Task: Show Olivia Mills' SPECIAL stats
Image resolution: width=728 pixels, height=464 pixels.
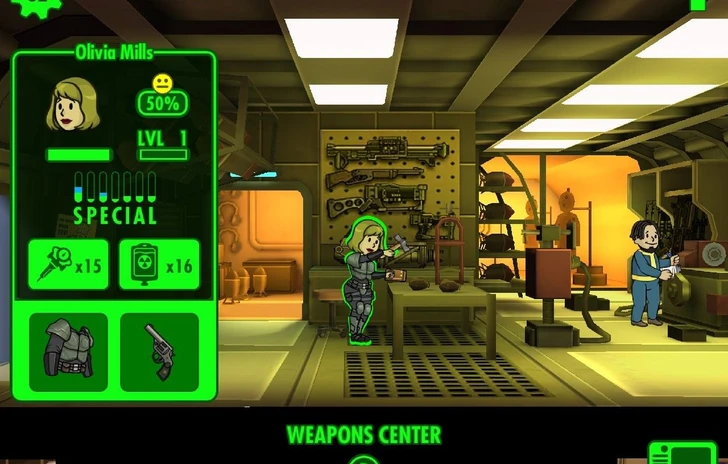Action: coord(115,198)
